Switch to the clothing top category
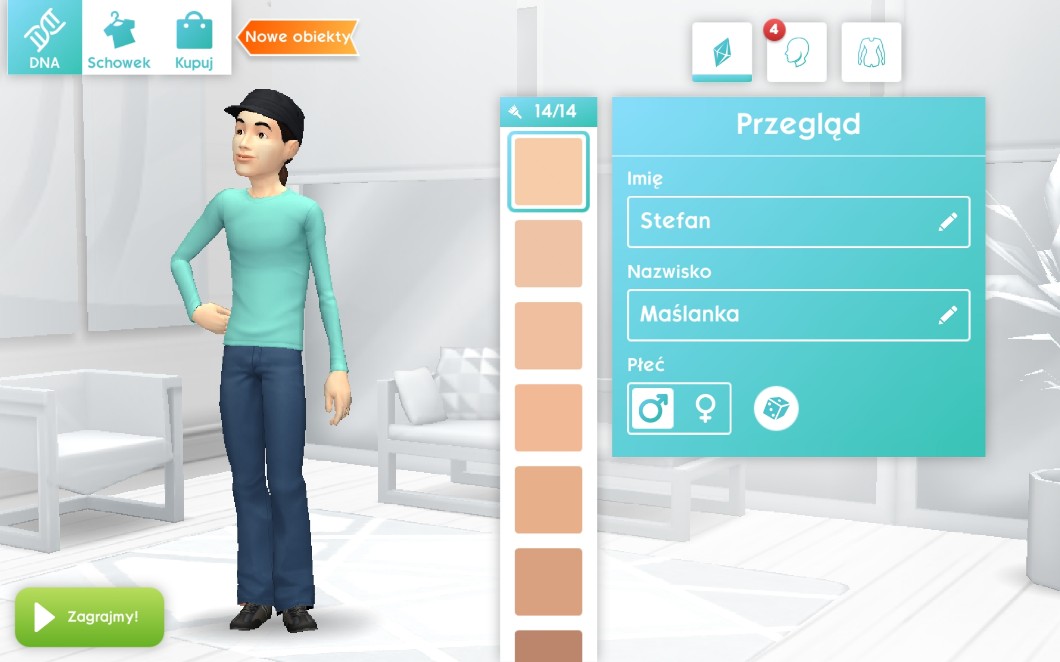 pyautogui.click(x=871, y=52)
